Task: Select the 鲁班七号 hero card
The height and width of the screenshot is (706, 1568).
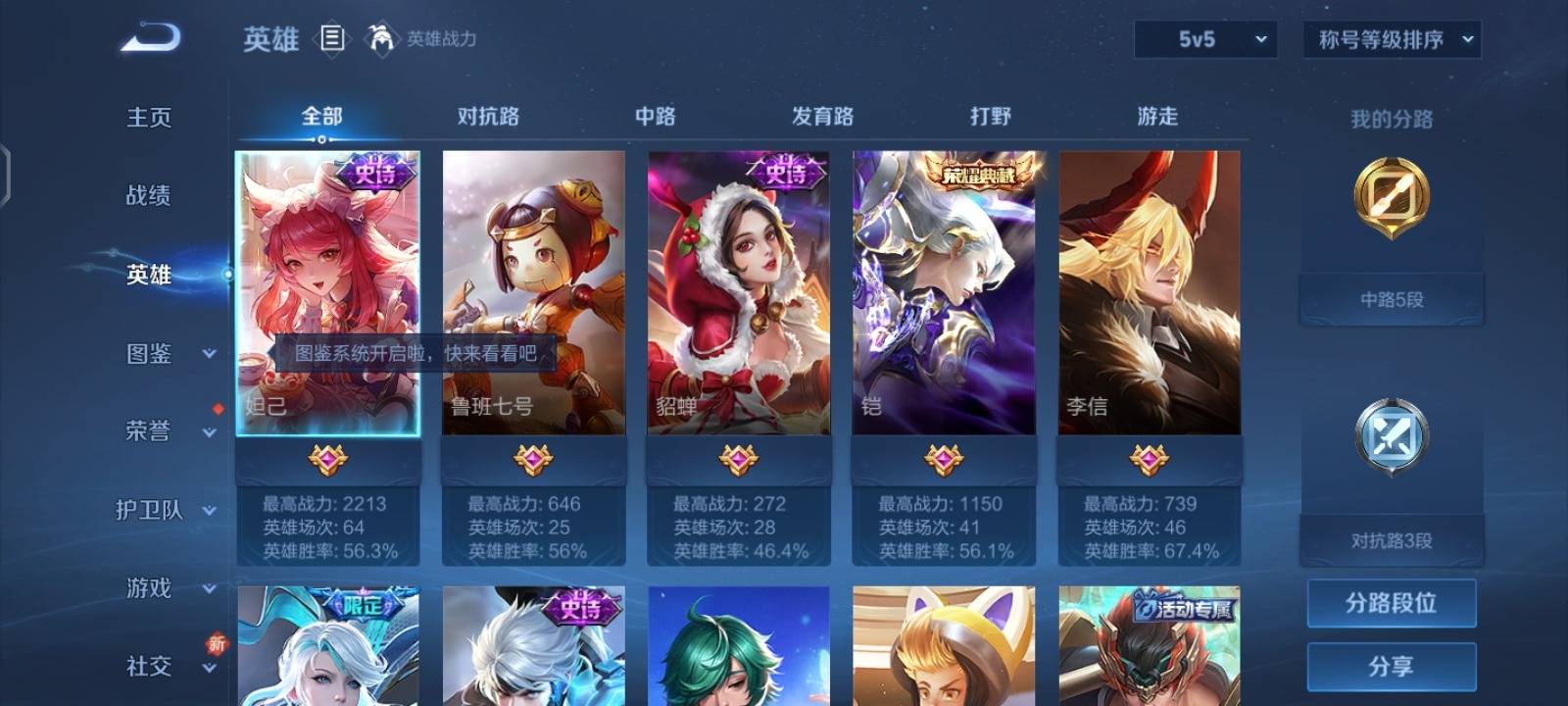Action: click(x=533, y=292)
